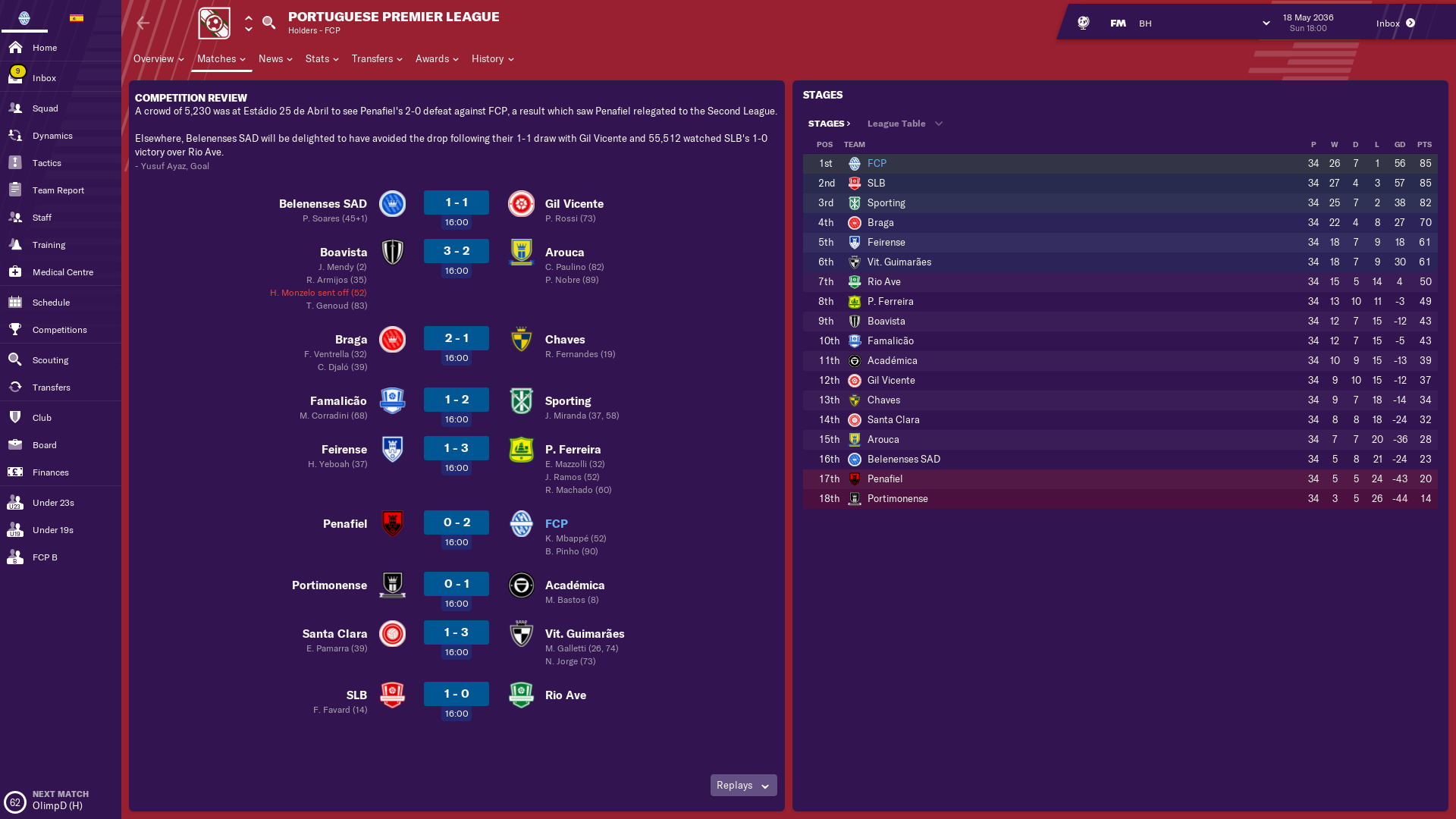Click the back arrow button

143,24
